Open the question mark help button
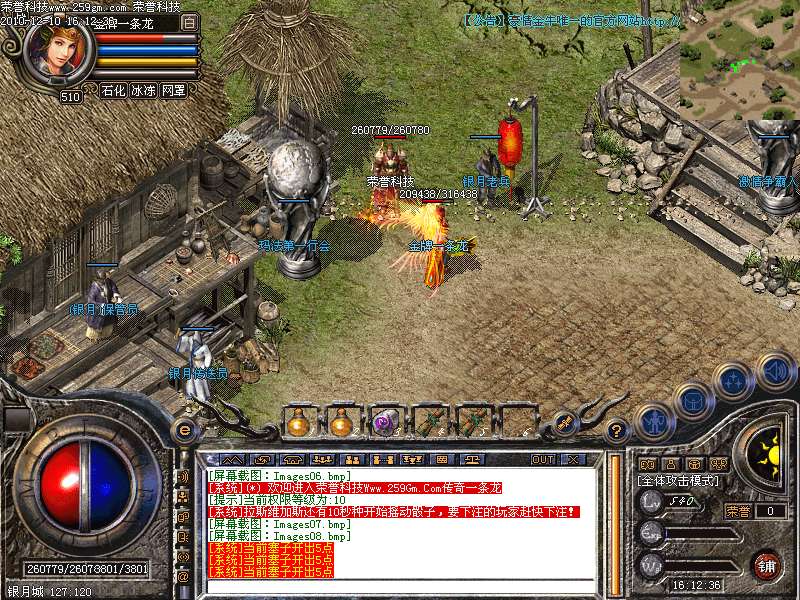 tap(617, 431)
